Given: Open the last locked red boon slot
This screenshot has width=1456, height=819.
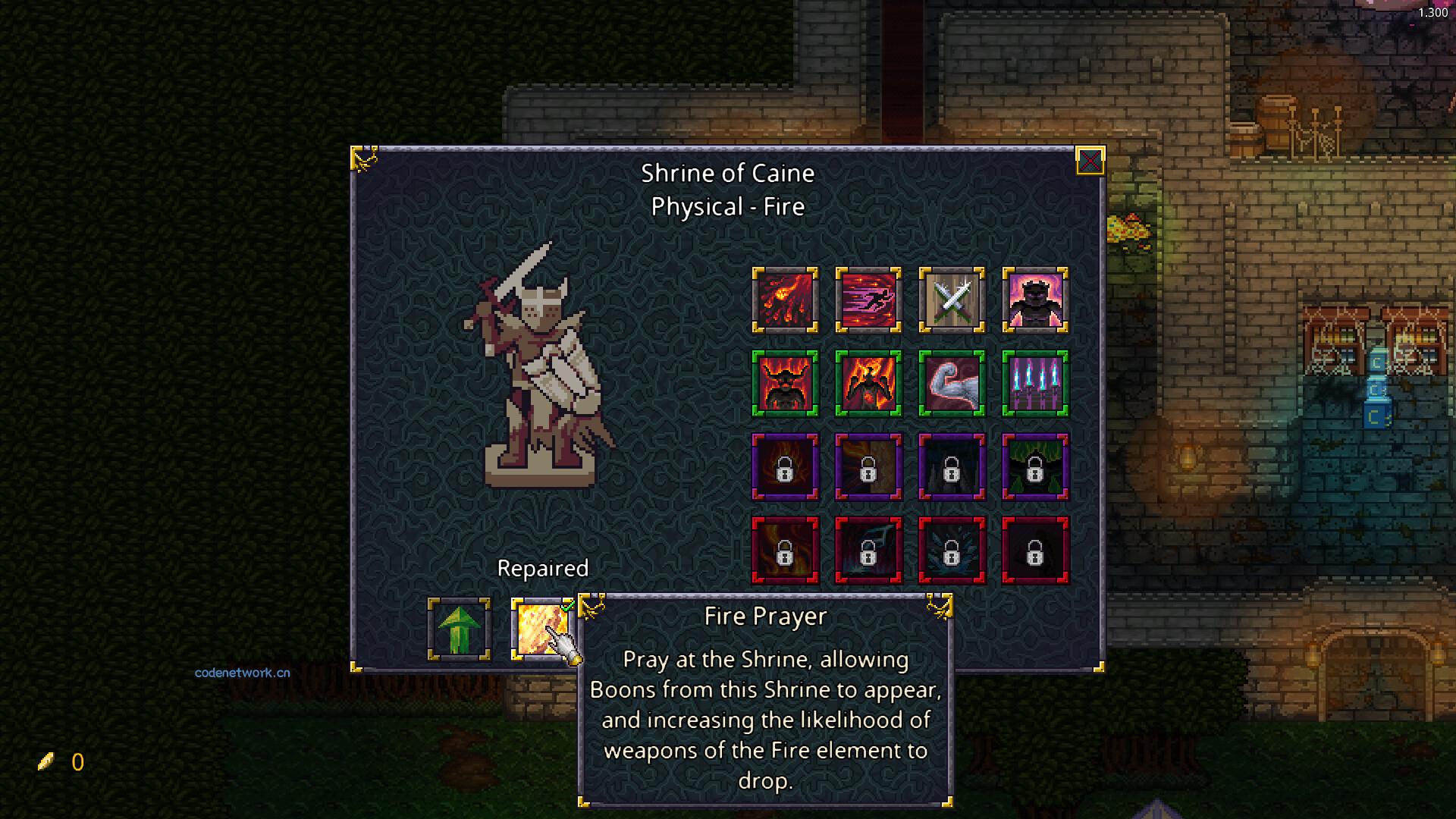Looking at the screenshot, I should click(x=1035, y=551).
